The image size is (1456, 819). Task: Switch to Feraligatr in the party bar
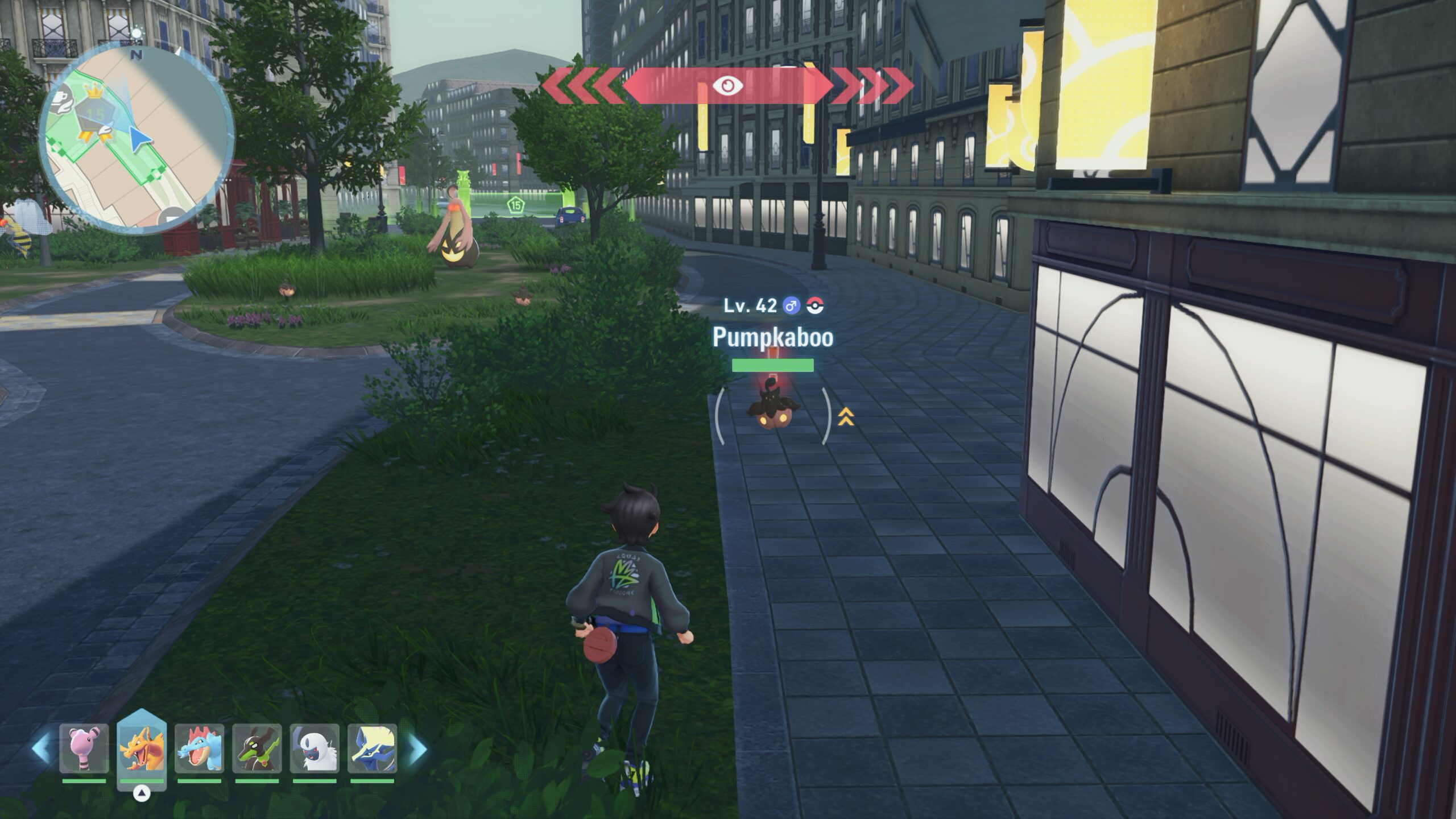pyautogui.click(x=199, y=749)
